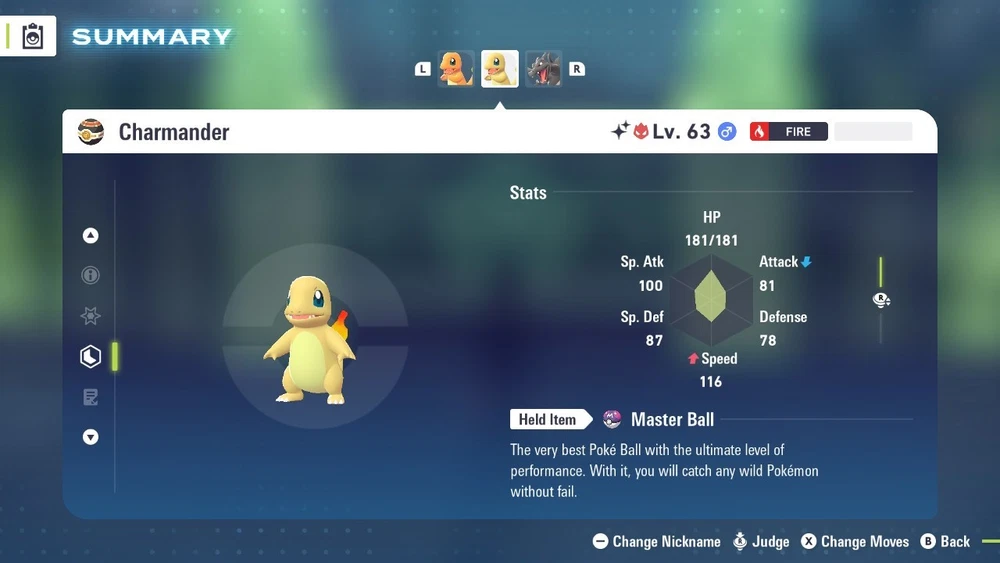Image resolution: width=1000 pixels, height=563 pixels.
Task: Click the down arrow in the side tabs
Action: coord(91,437)
